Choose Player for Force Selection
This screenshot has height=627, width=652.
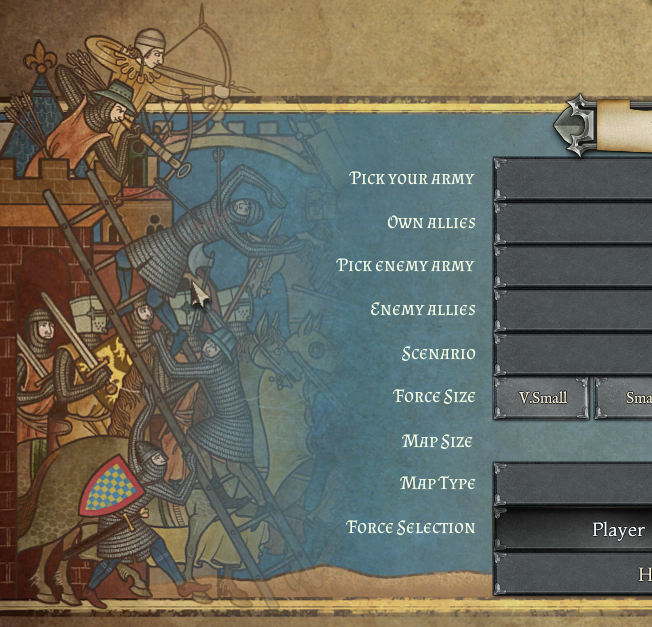[574, 529]
